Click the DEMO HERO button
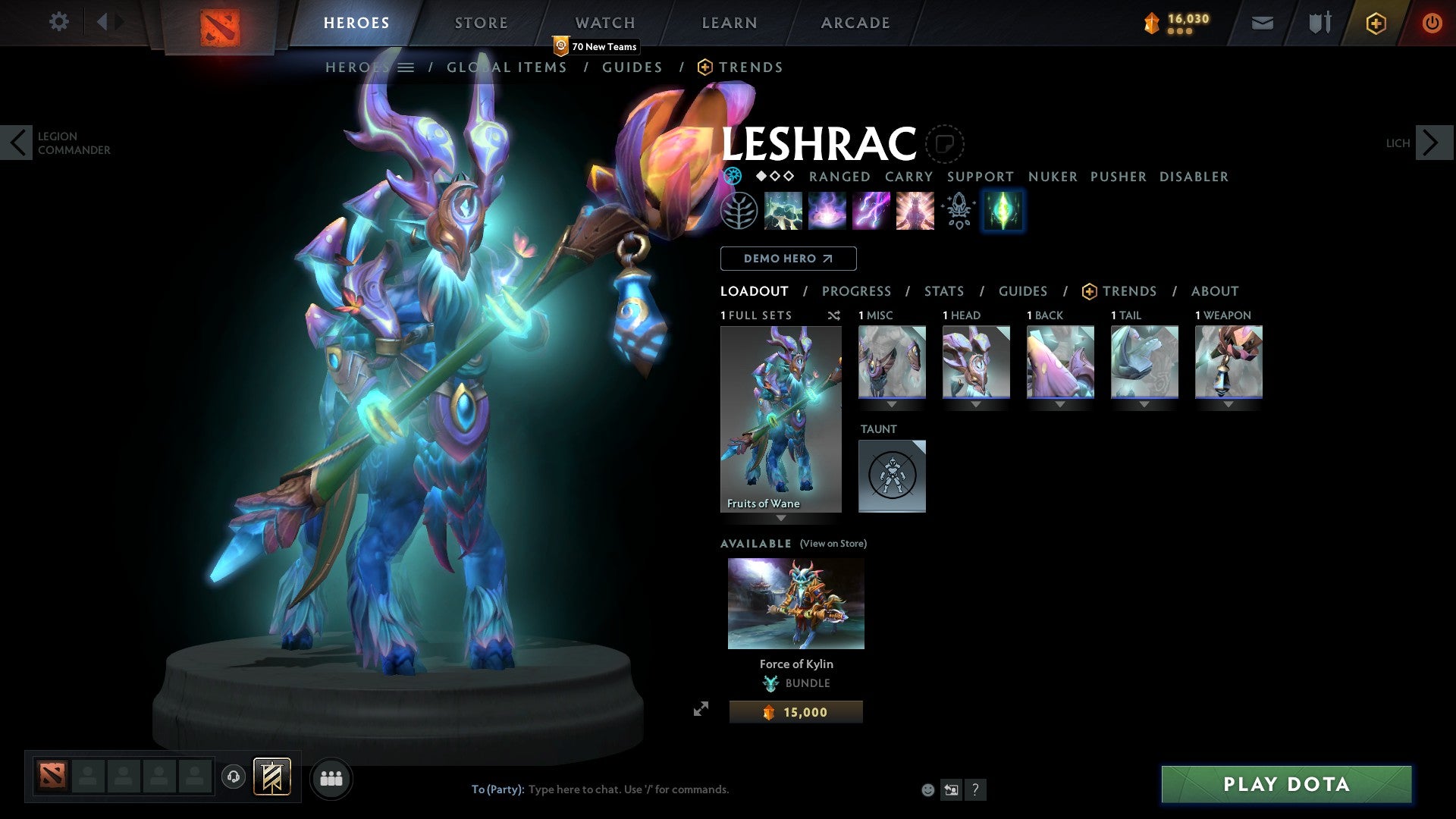This screenshot has width=1456, height=819. [788, 258]
